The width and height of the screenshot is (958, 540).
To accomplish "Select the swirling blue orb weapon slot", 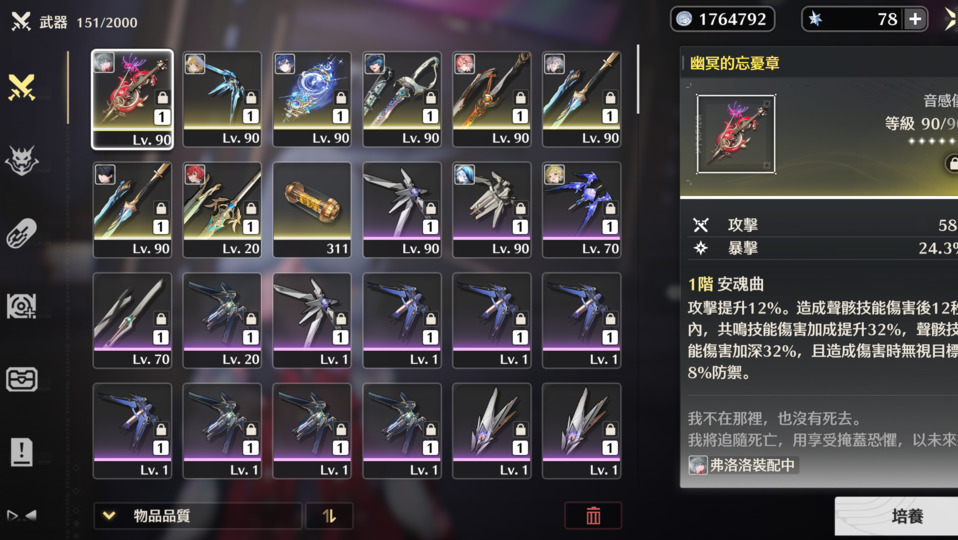I will (312, 99).
